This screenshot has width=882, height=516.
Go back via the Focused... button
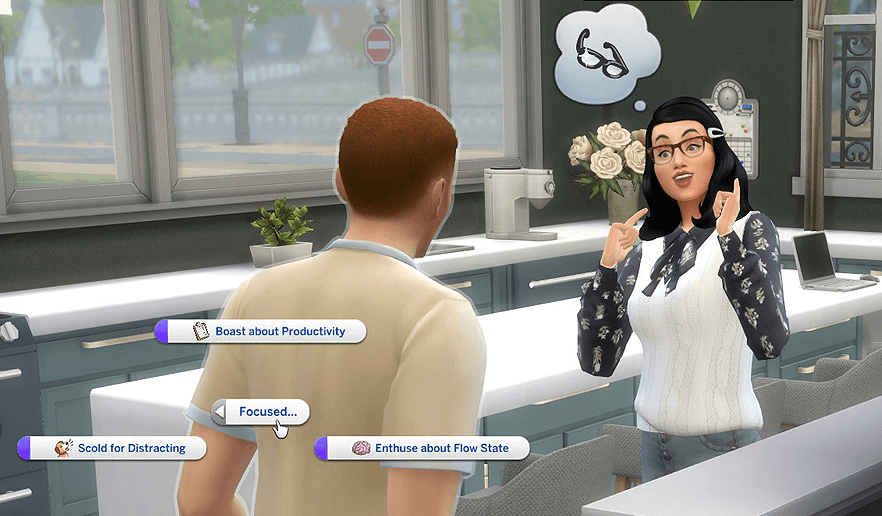[261, 411]
